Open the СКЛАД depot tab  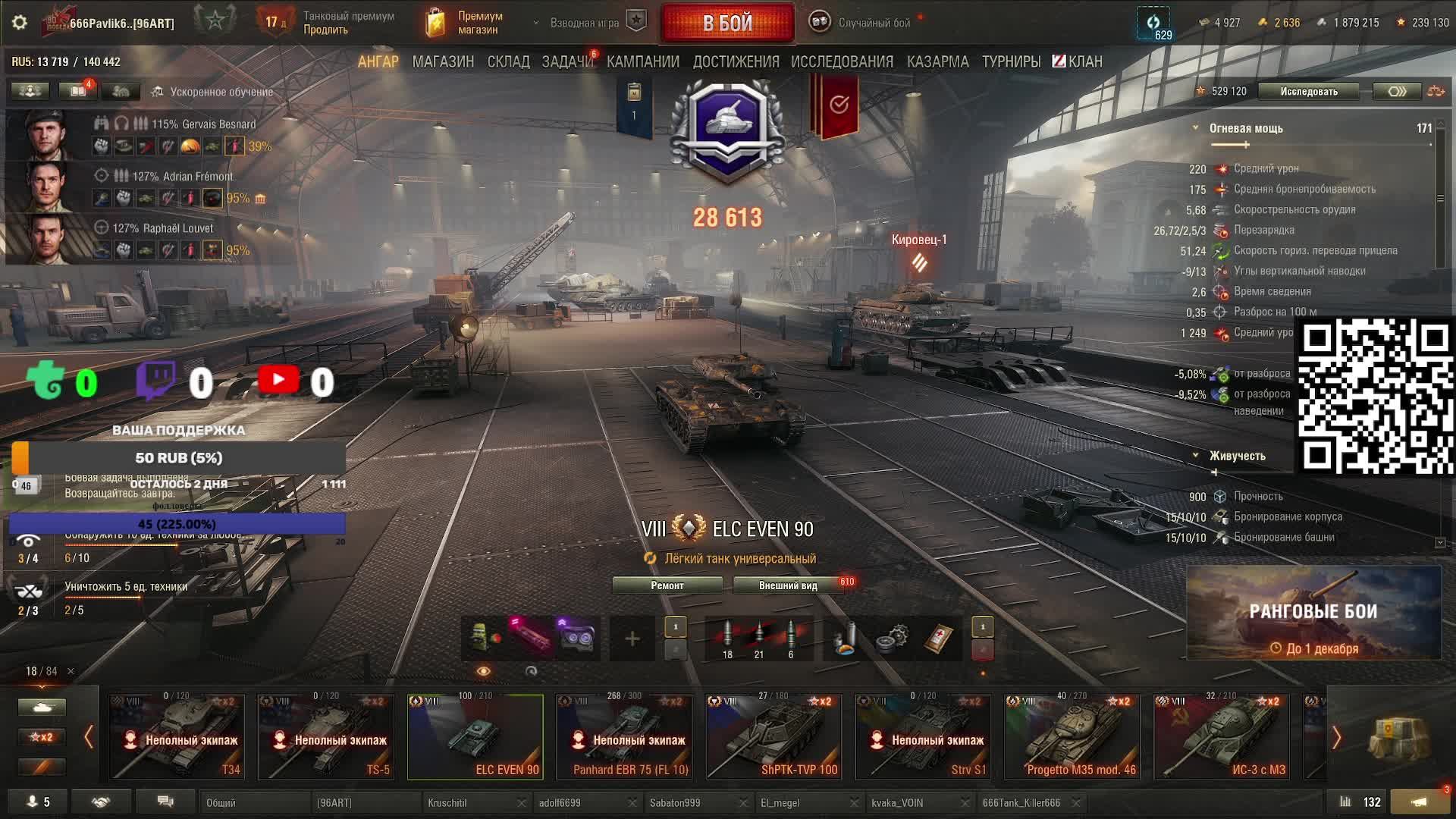pyautogui.click(x=508, y=61)
